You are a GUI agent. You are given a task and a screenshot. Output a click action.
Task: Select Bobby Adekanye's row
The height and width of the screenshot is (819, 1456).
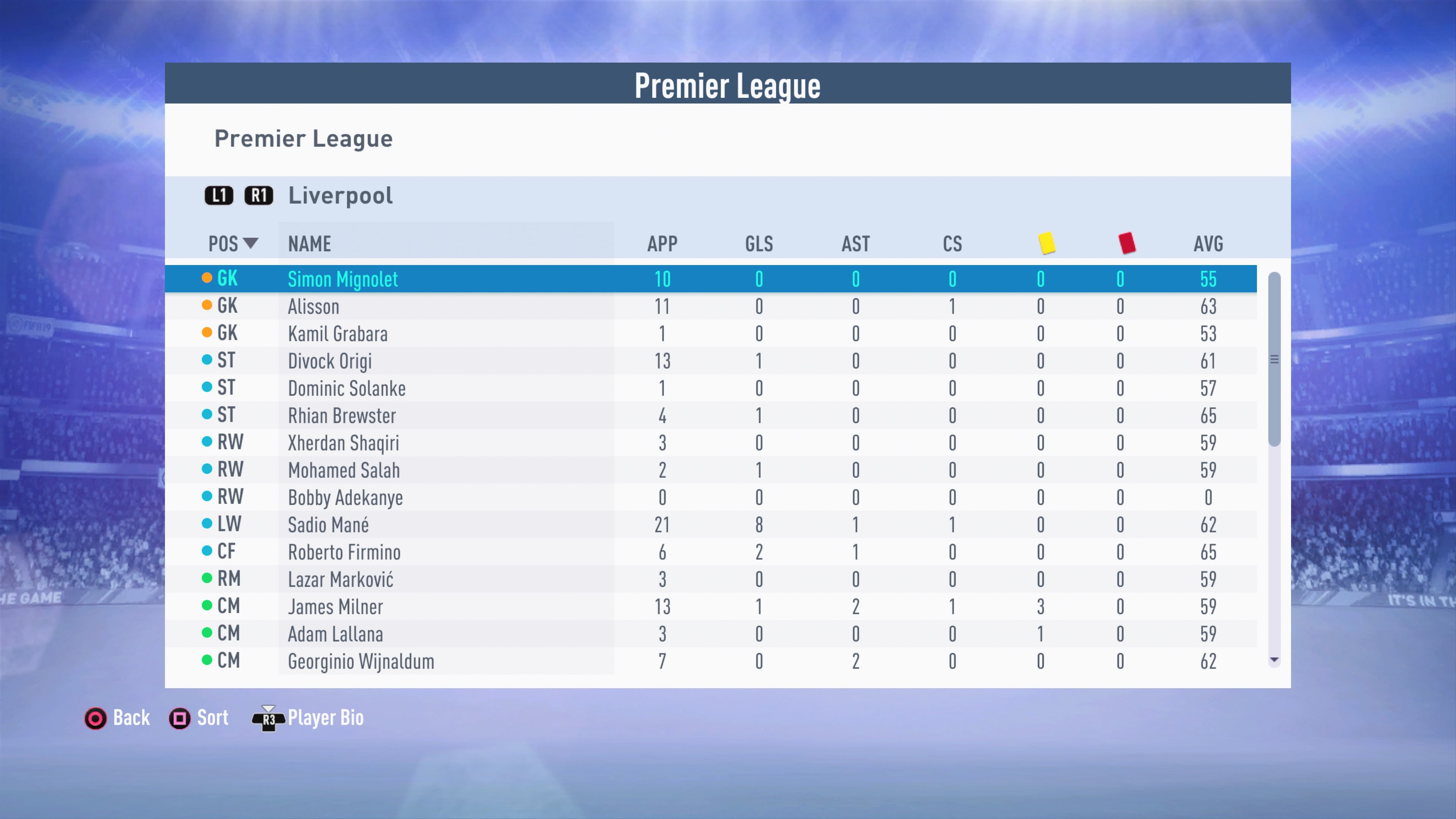(345, 497)
